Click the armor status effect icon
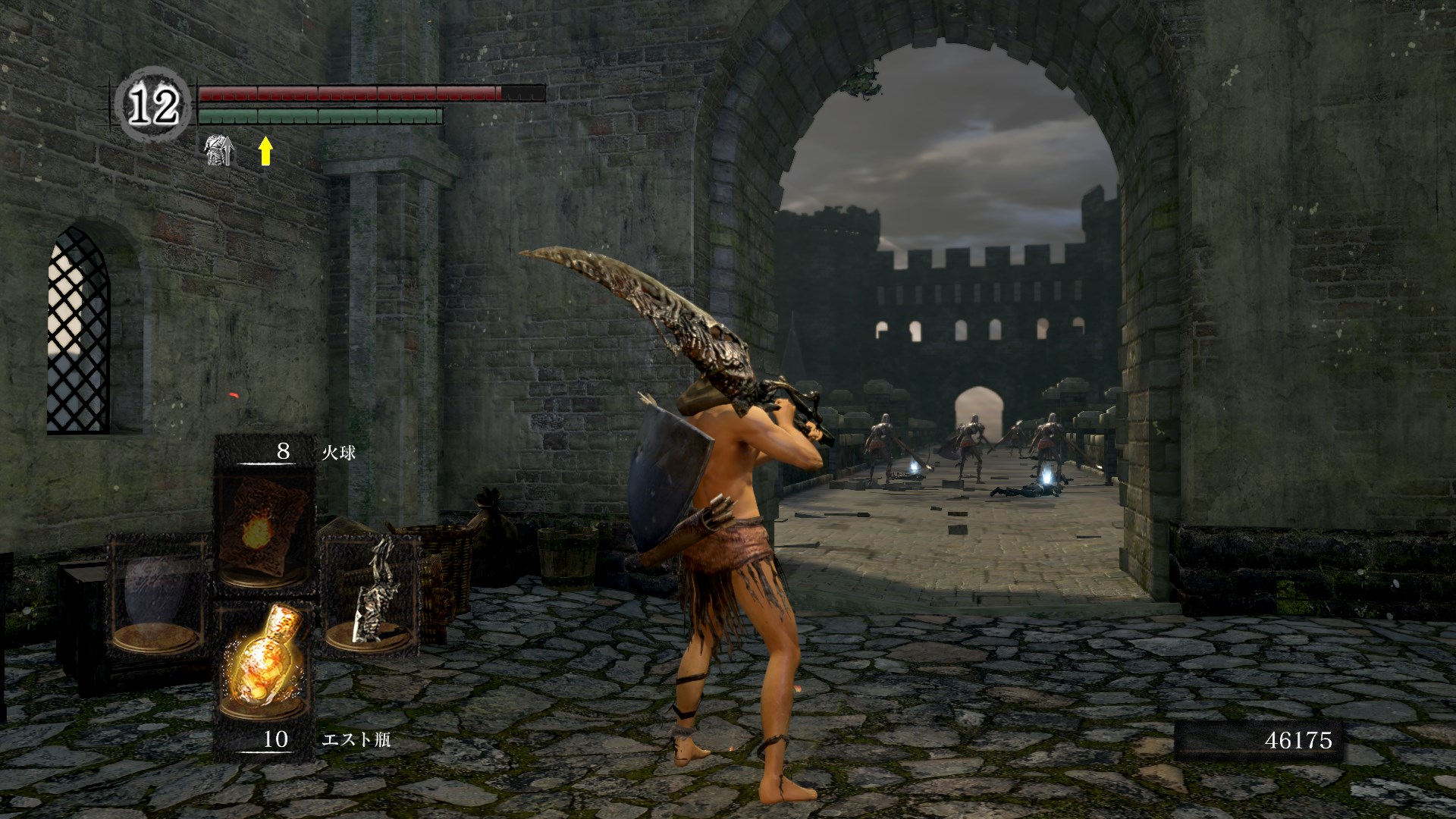The height and width of the screenshot is (819, 1456). click(x=220, y=151)
